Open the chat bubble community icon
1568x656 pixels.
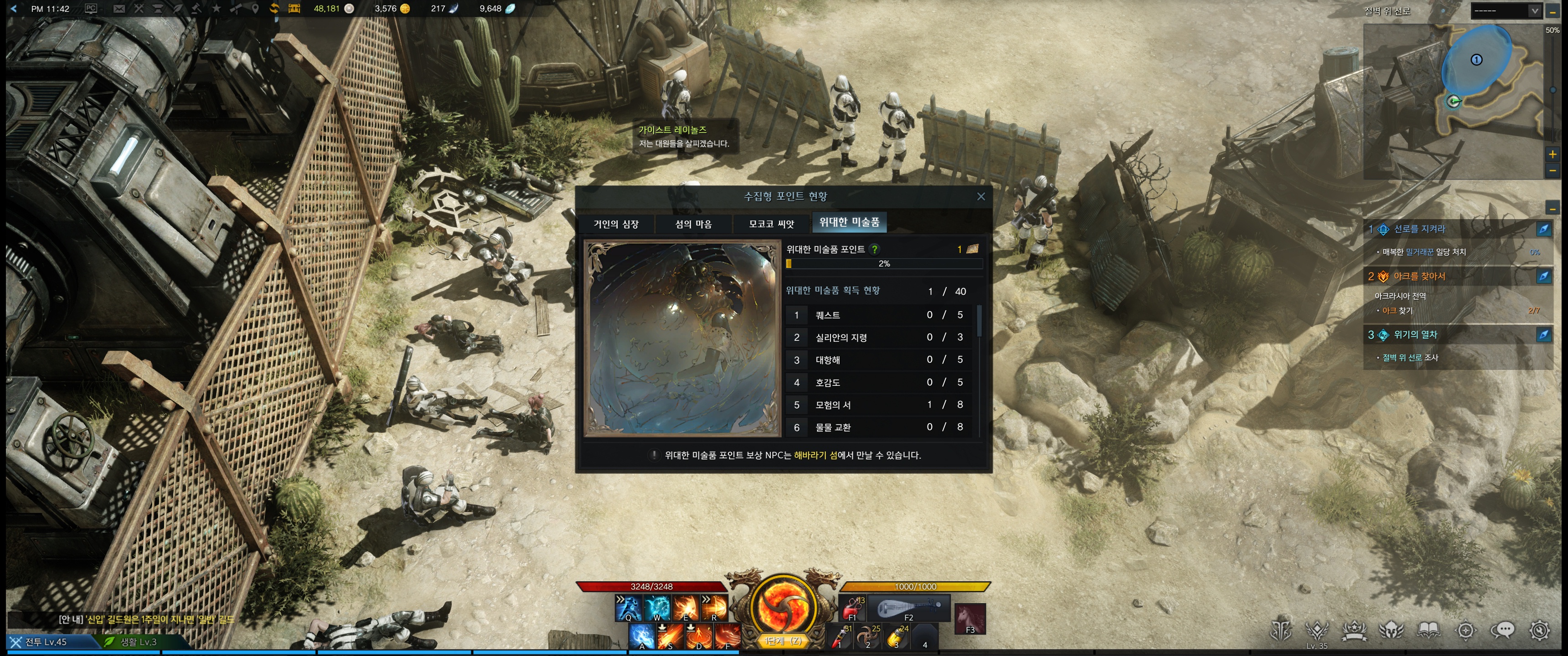[1502, 630]
